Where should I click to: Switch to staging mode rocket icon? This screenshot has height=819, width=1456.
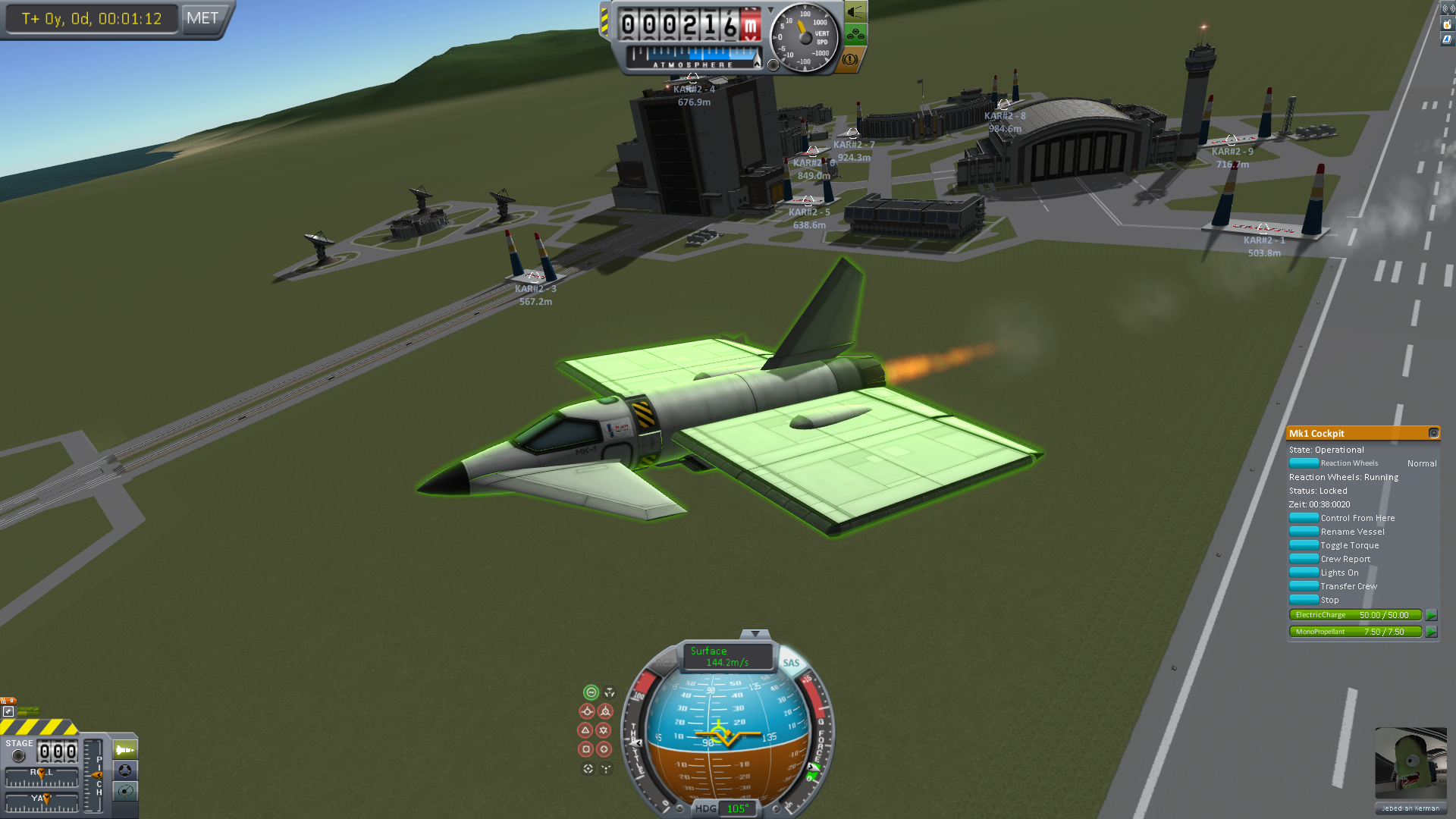(125, 750)
